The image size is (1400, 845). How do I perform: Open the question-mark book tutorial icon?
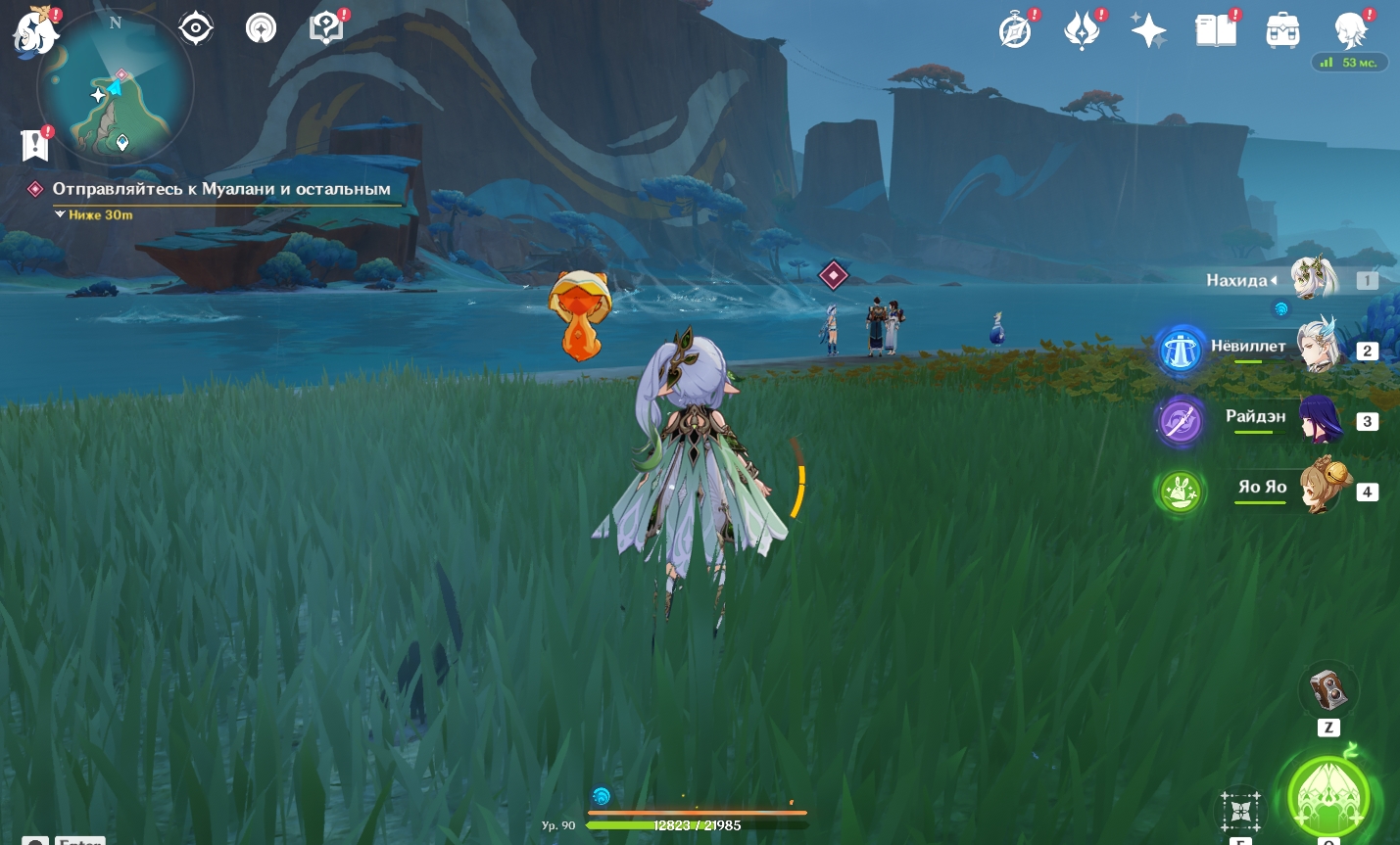[x=326, y=27]
